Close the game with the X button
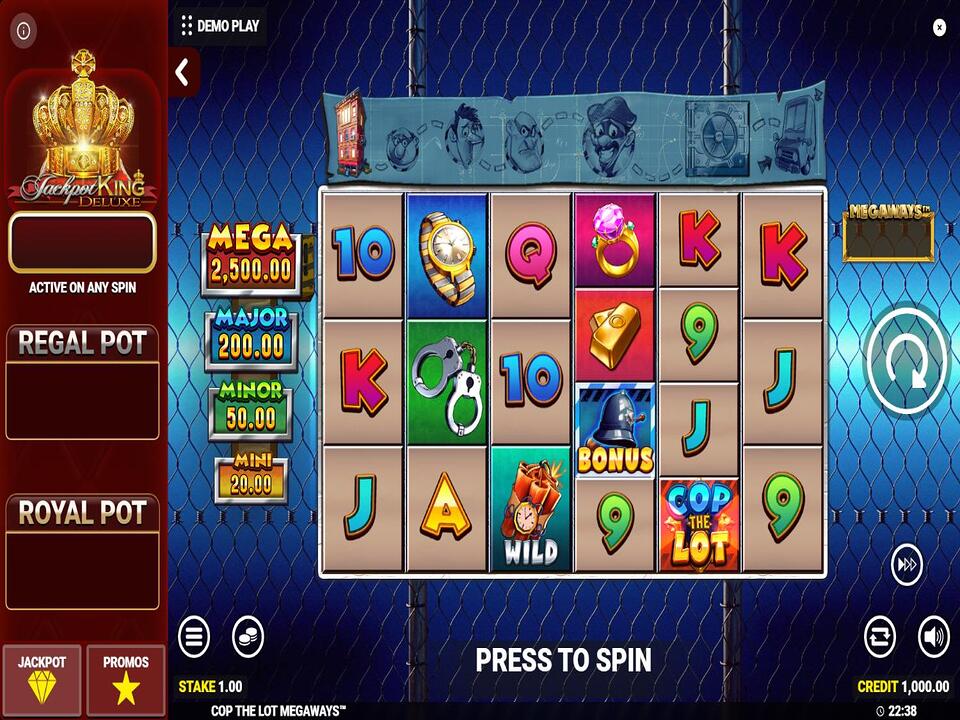This screenshot has height=720, width=960. pyautogui.click(x=939, y=28)
